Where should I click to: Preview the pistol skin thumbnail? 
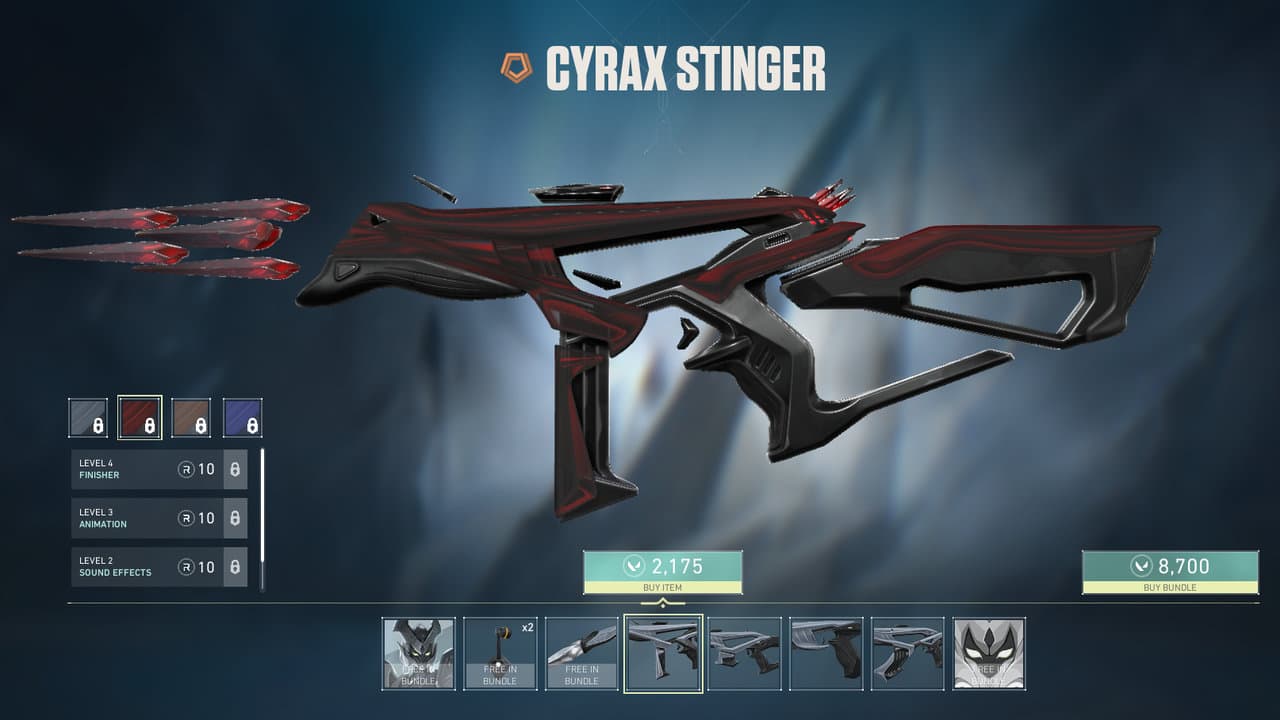point(826,653)
